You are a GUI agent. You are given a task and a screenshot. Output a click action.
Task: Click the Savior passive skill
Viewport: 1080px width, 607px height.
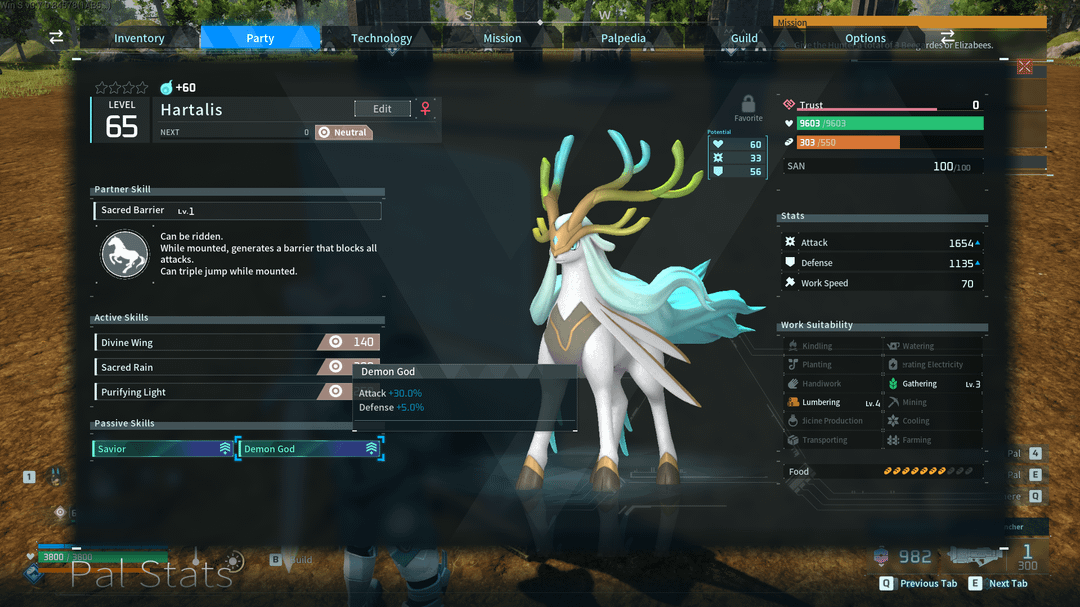163,449
